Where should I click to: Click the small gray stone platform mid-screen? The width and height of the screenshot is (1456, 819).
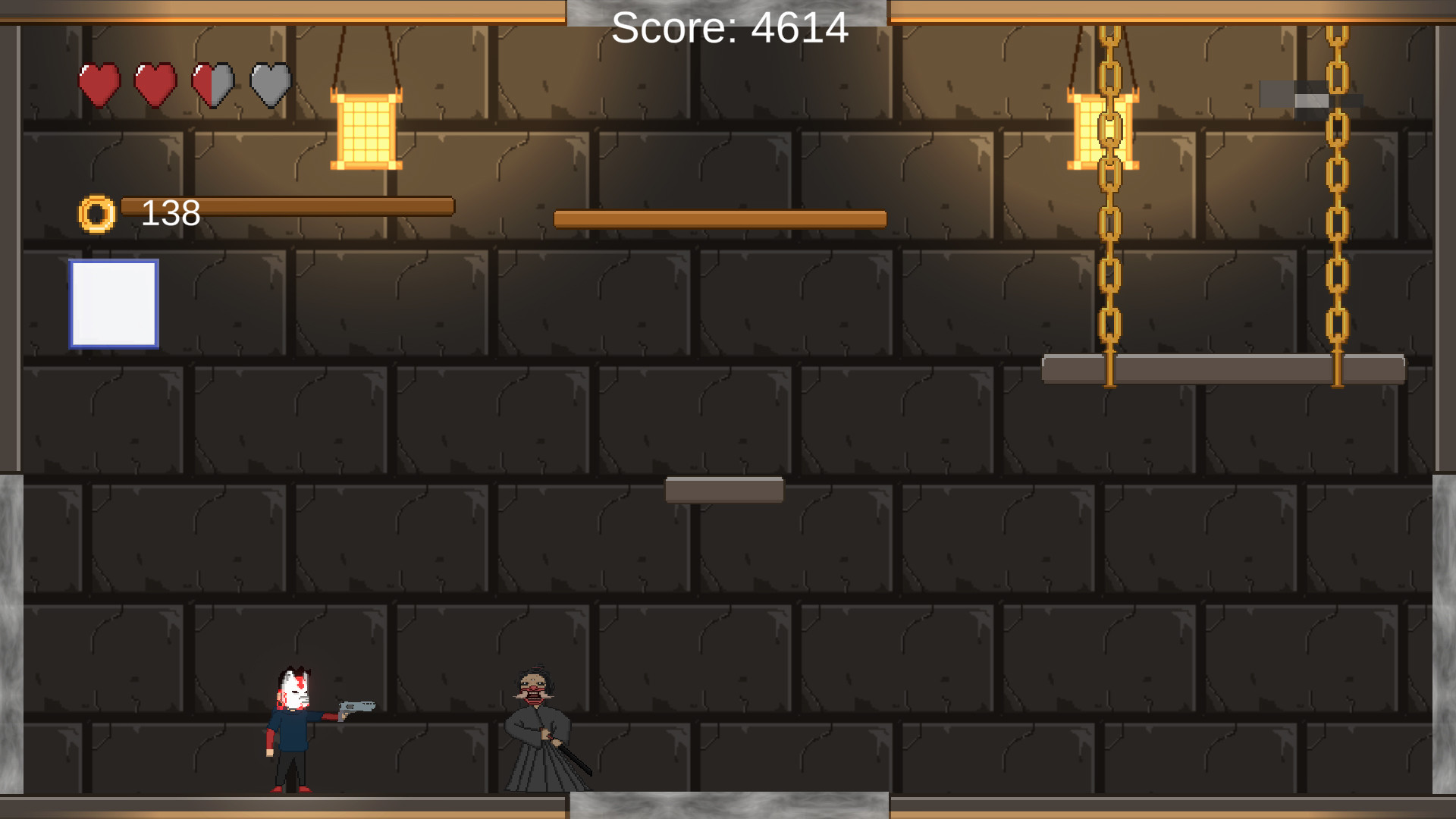pyautogui.click(x=723, y=491)
